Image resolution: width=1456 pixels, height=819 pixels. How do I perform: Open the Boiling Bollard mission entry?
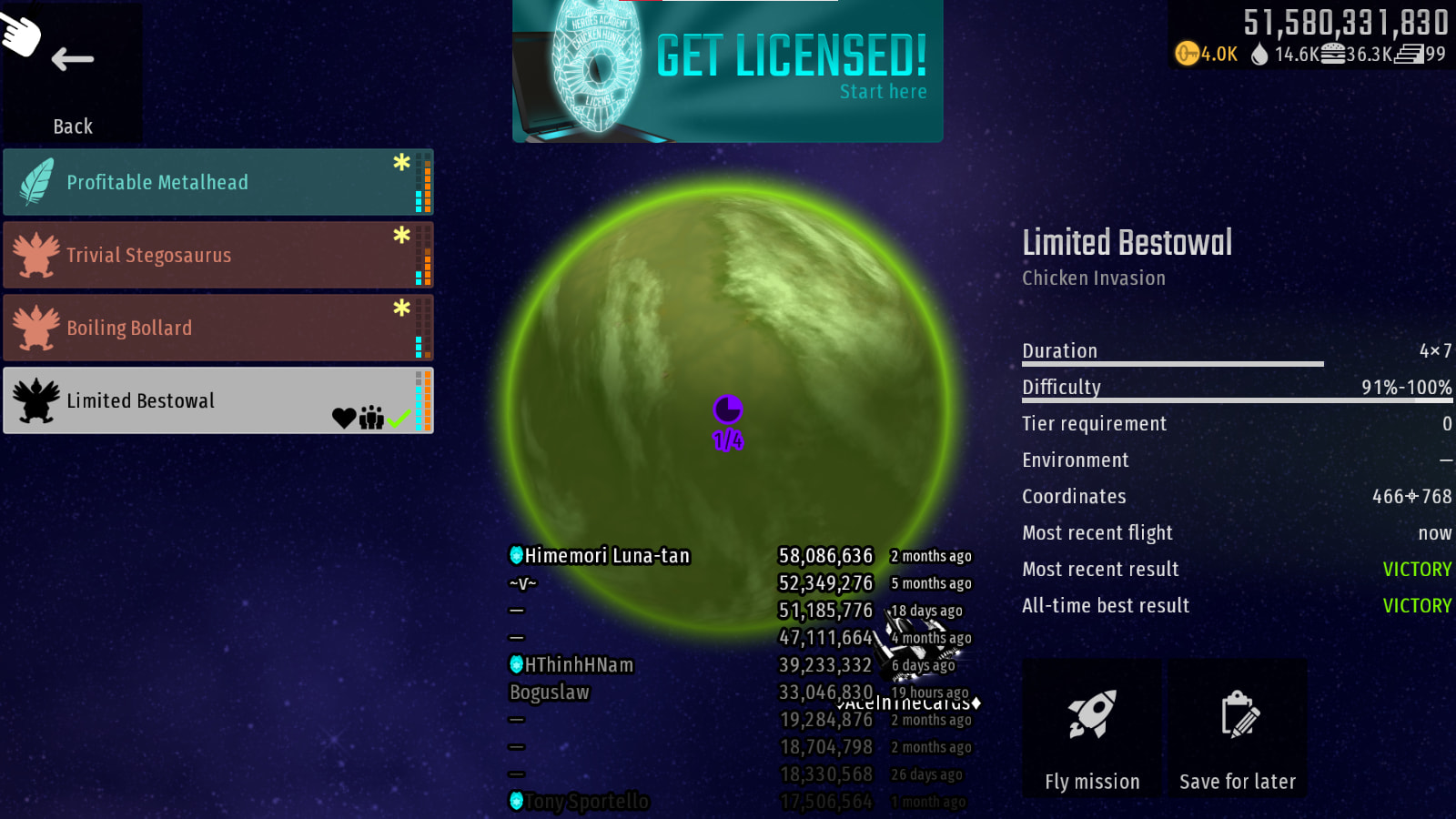tap(217, 328)
